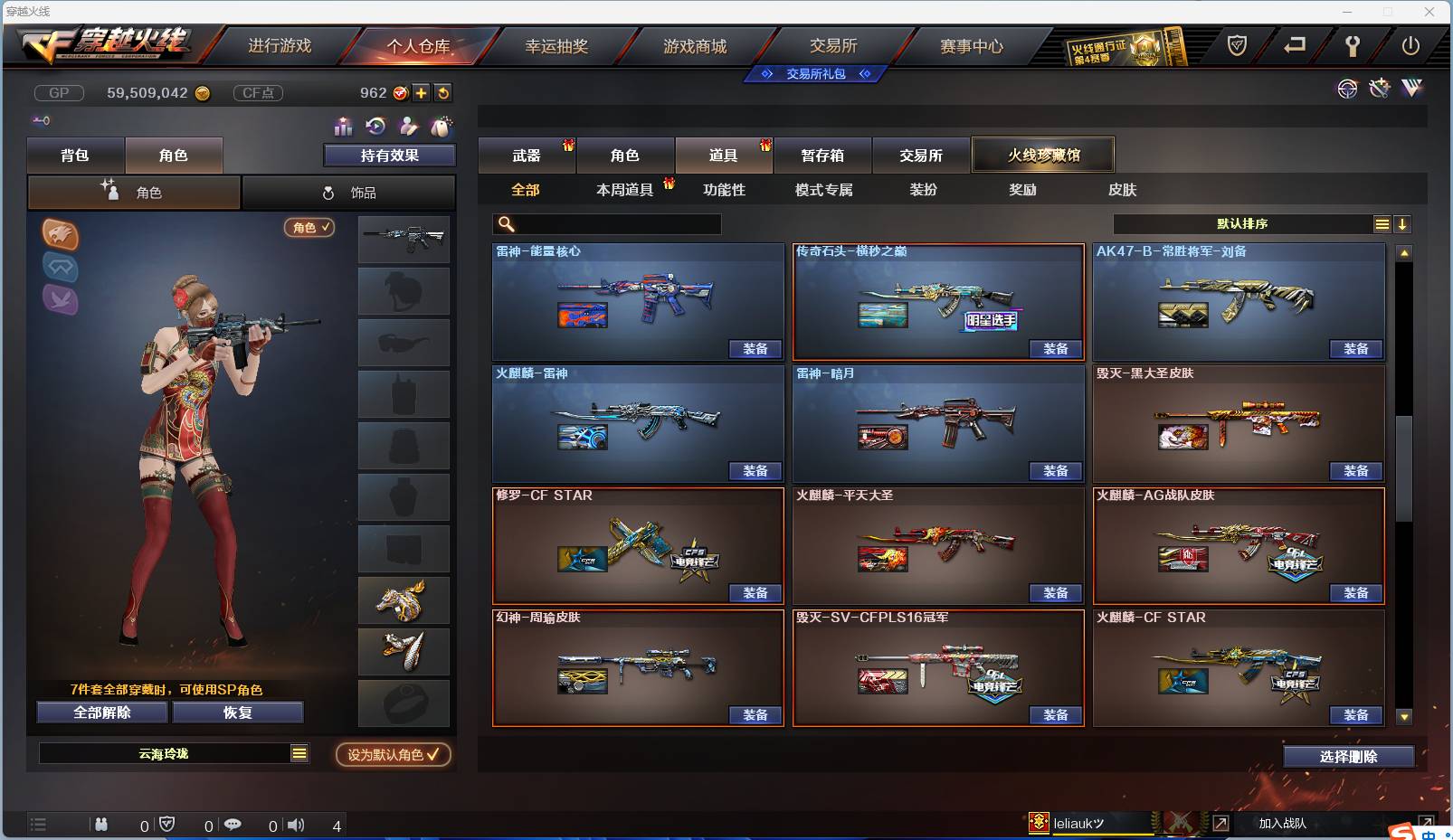1453x840 pixels.
Task: Open the stats chart icon above character panel
Action: coord(342,126)
